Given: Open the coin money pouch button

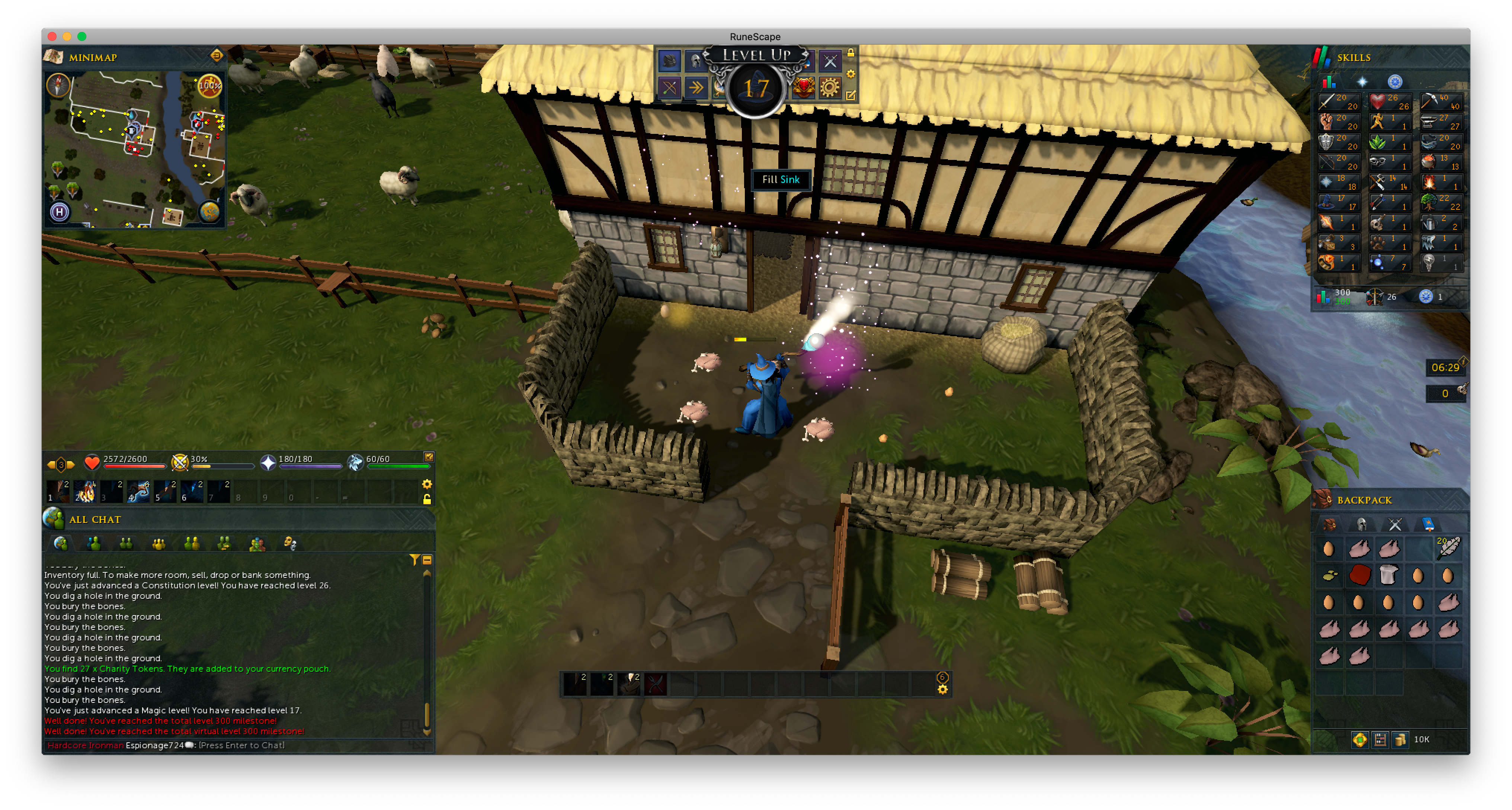Looking at the screenshot, I should pos(1400,739).
